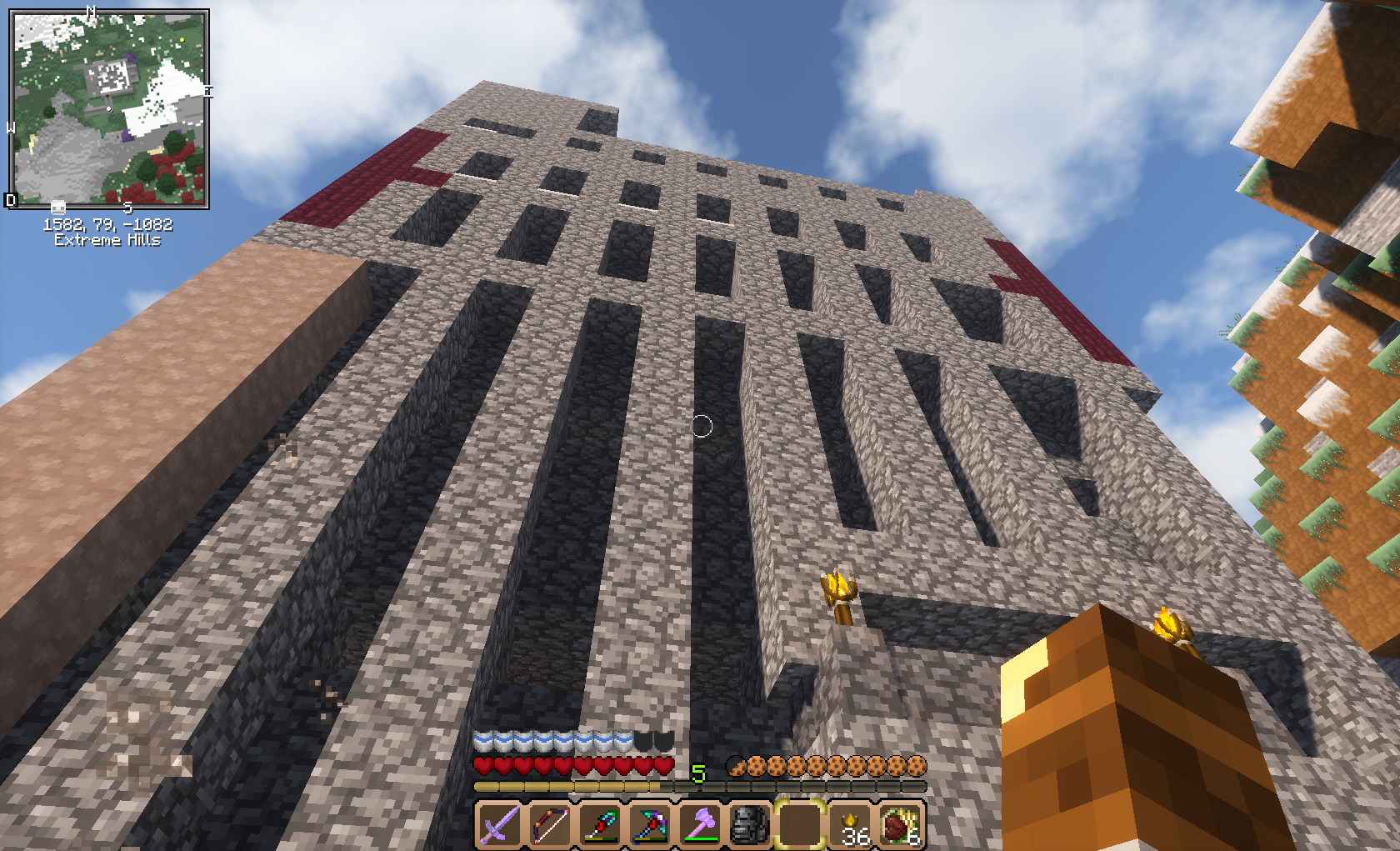The image size is (1400, 851).
Task: Choose the meat food slot with 6
Action: (900, 824)
